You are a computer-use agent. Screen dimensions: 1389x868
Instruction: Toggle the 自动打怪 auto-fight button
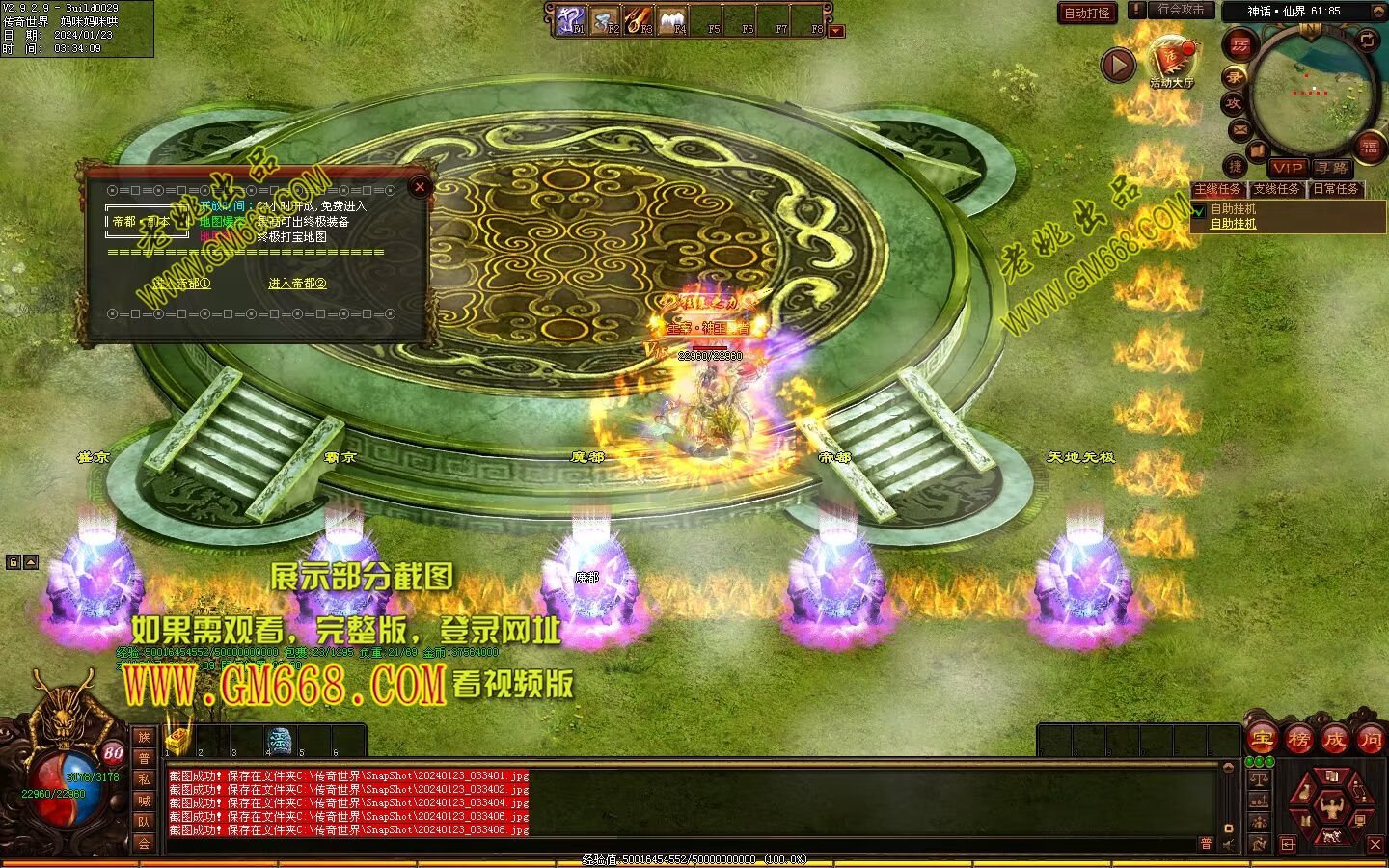pos(1087,13)
